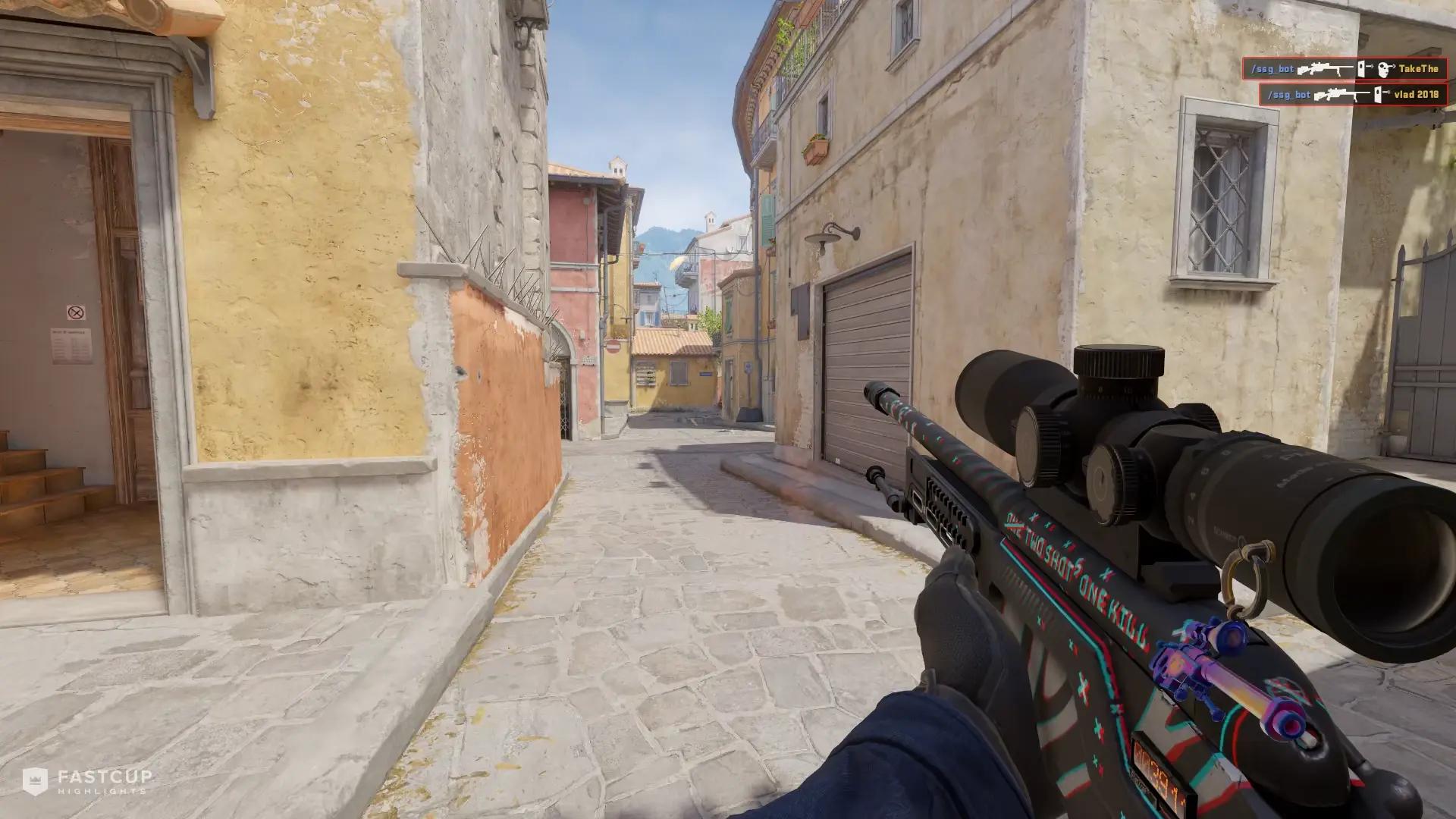Click the TakeThe player name
The image size is (1456, 819).
[x=1420, y=68]
